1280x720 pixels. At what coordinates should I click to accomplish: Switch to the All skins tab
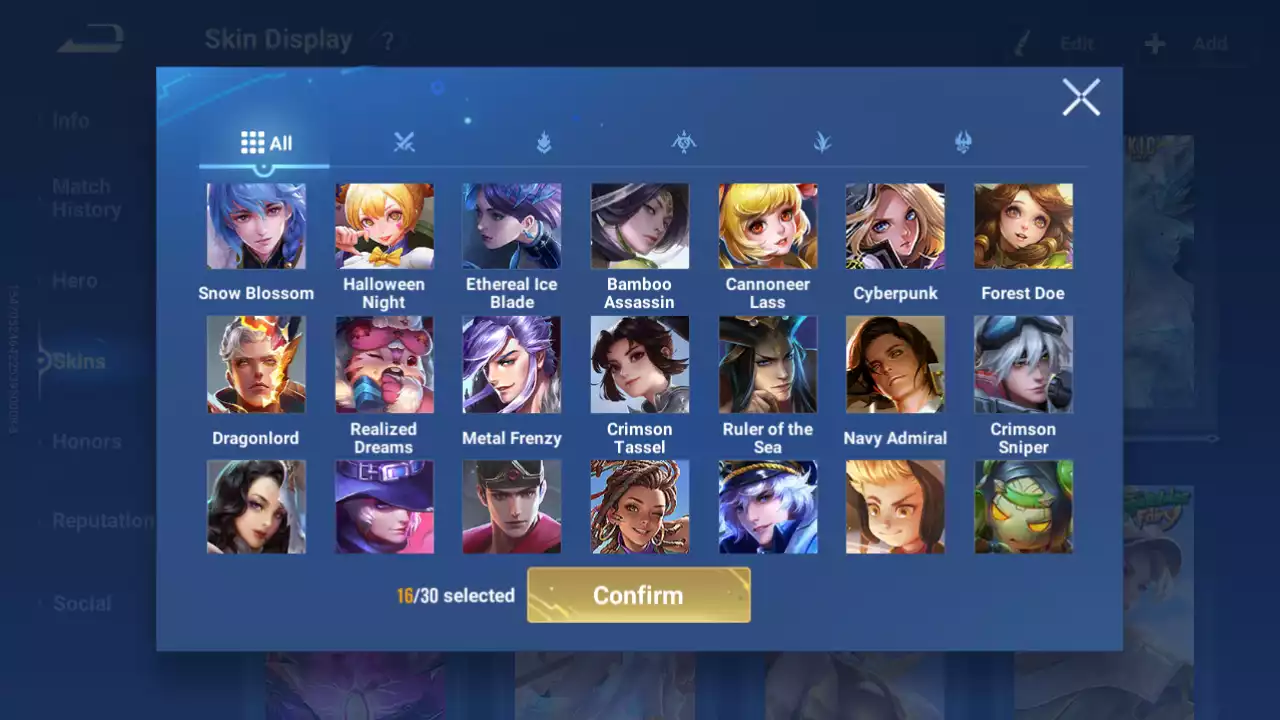(x=266, y=143)
